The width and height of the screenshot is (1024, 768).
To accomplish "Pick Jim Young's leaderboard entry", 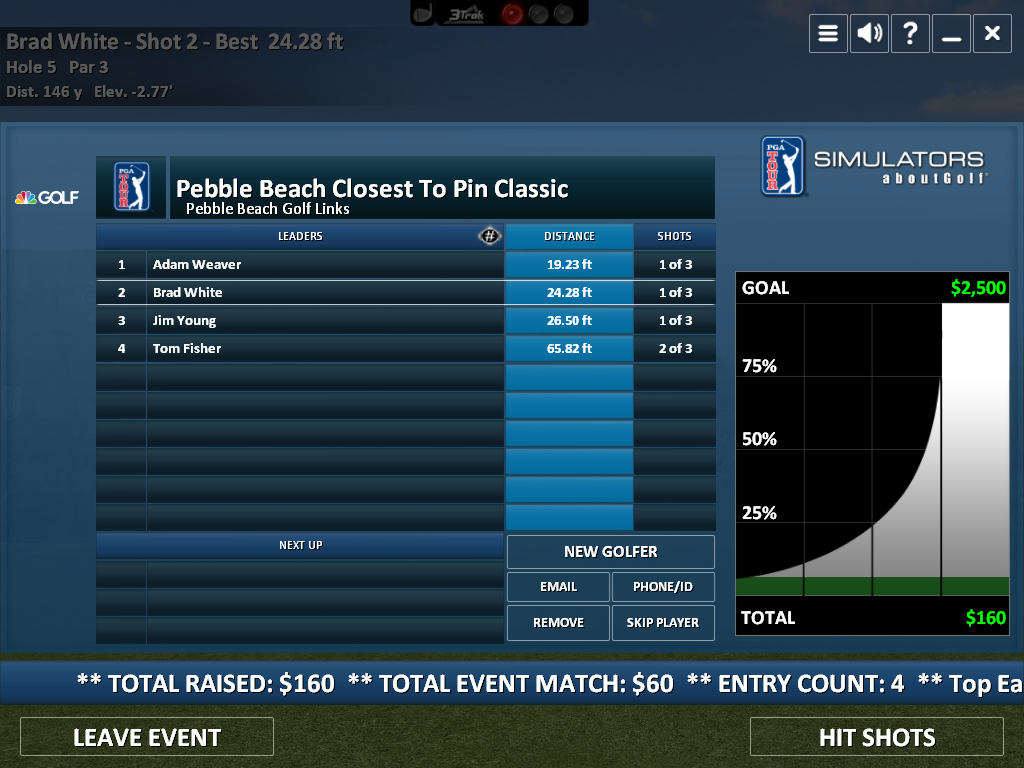I will [x=300, y=321].
